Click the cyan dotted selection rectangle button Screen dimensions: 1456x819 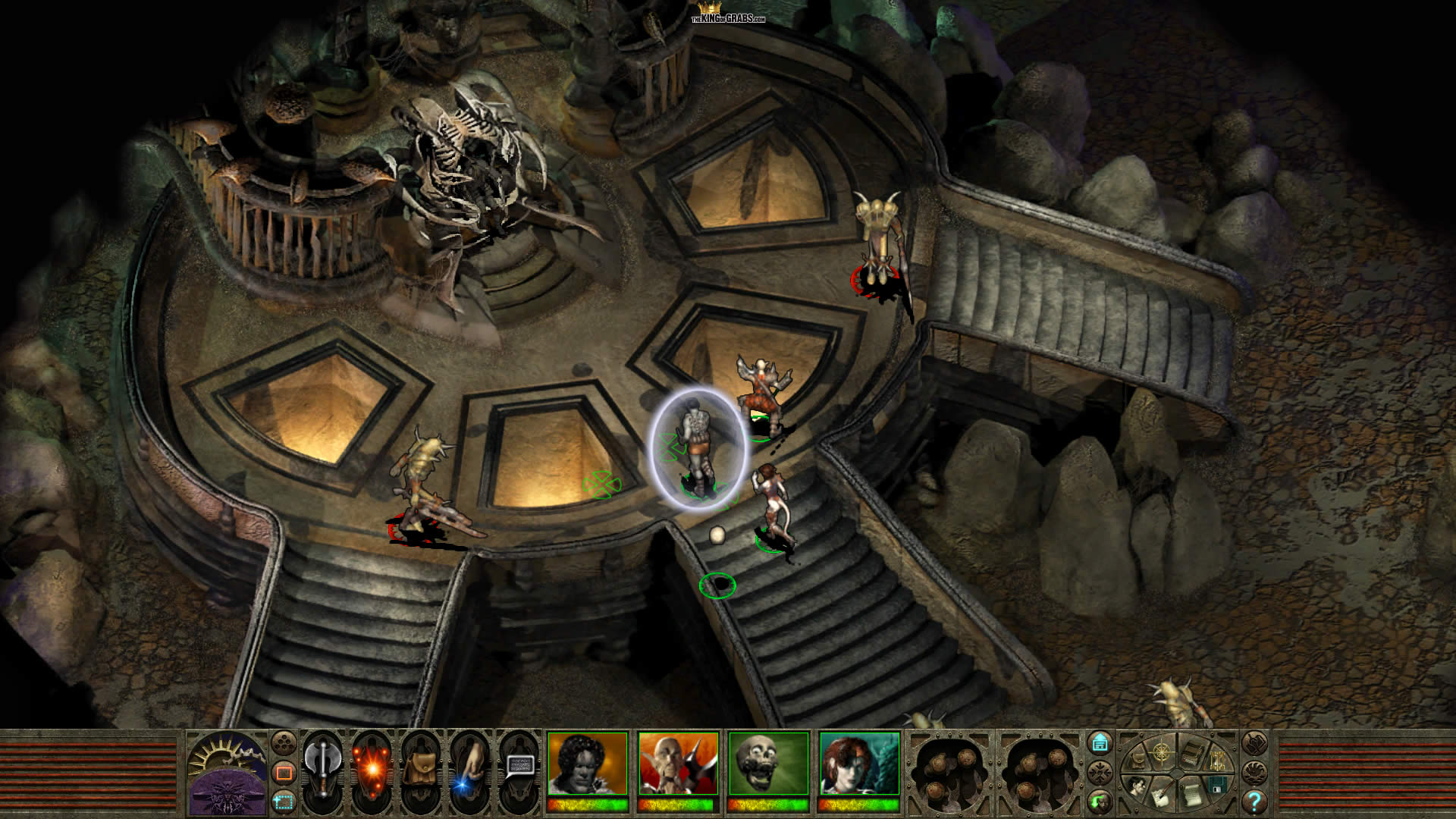pyautogui.click(x=284, y=800)
